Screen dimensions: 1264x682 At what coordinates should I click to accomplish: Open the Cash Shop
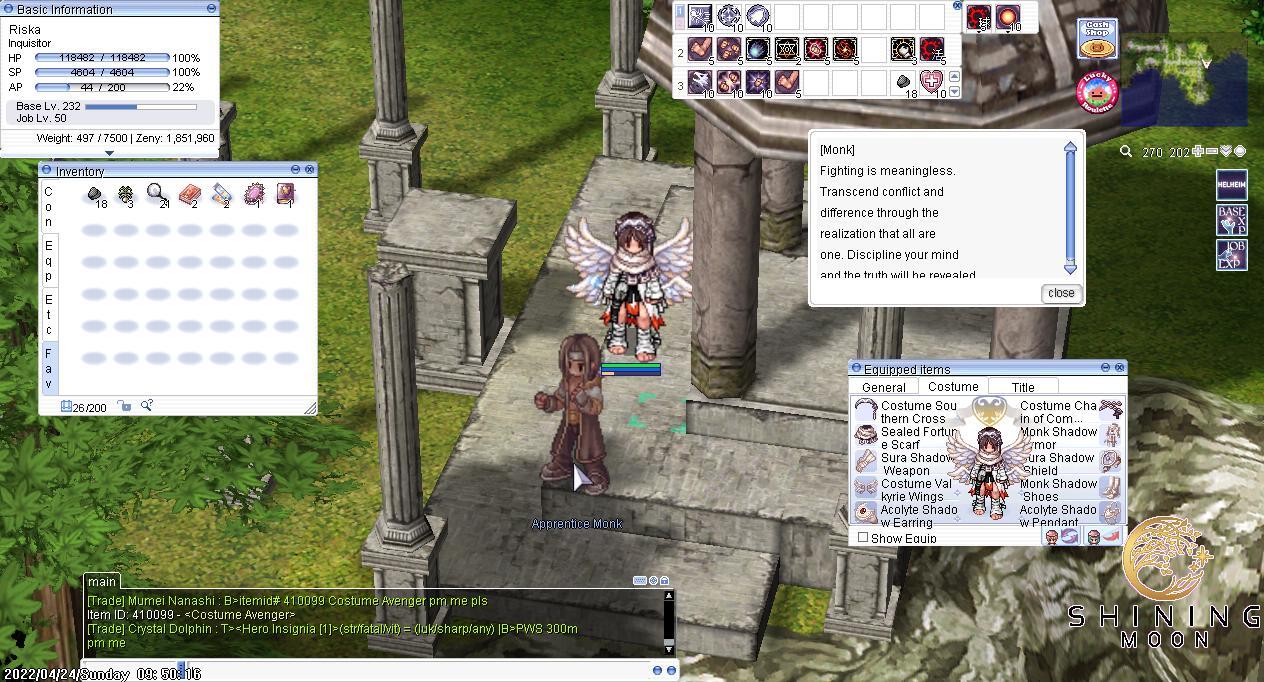tap(1097, 40)
